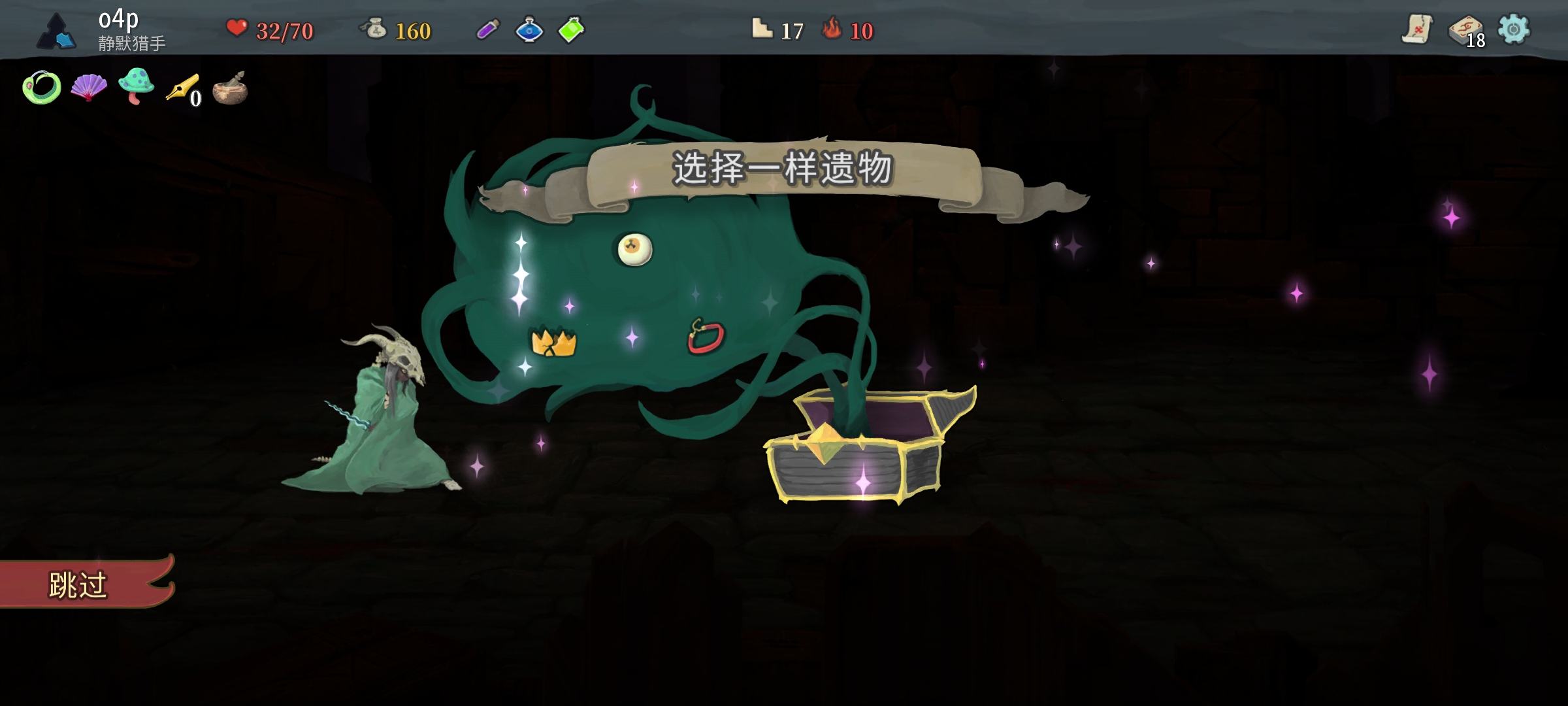Pick the golden crown relic
This screenshot has width=1568, height=706.
(553, 342)
